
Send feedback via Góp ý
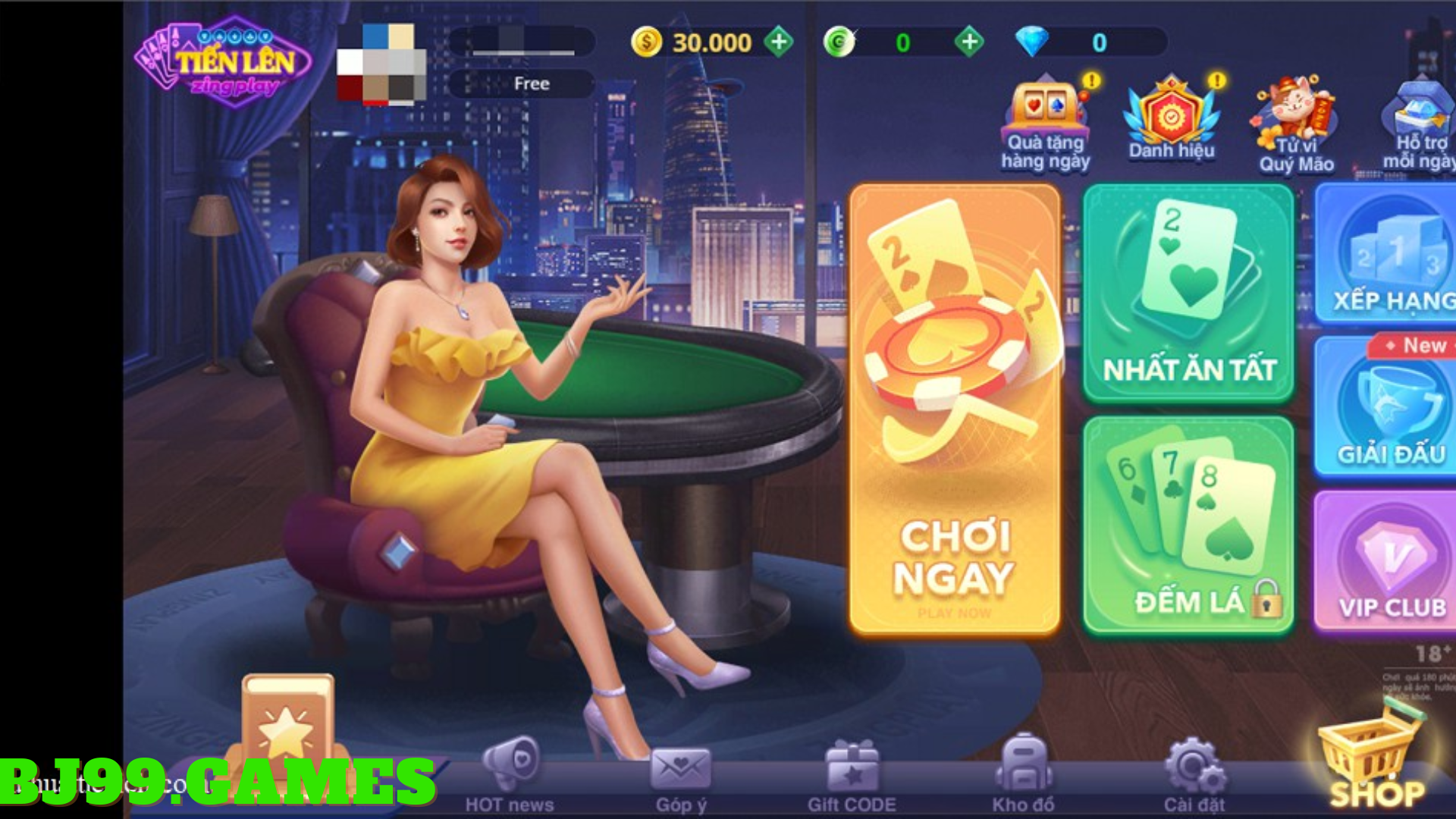click(682, 766)
